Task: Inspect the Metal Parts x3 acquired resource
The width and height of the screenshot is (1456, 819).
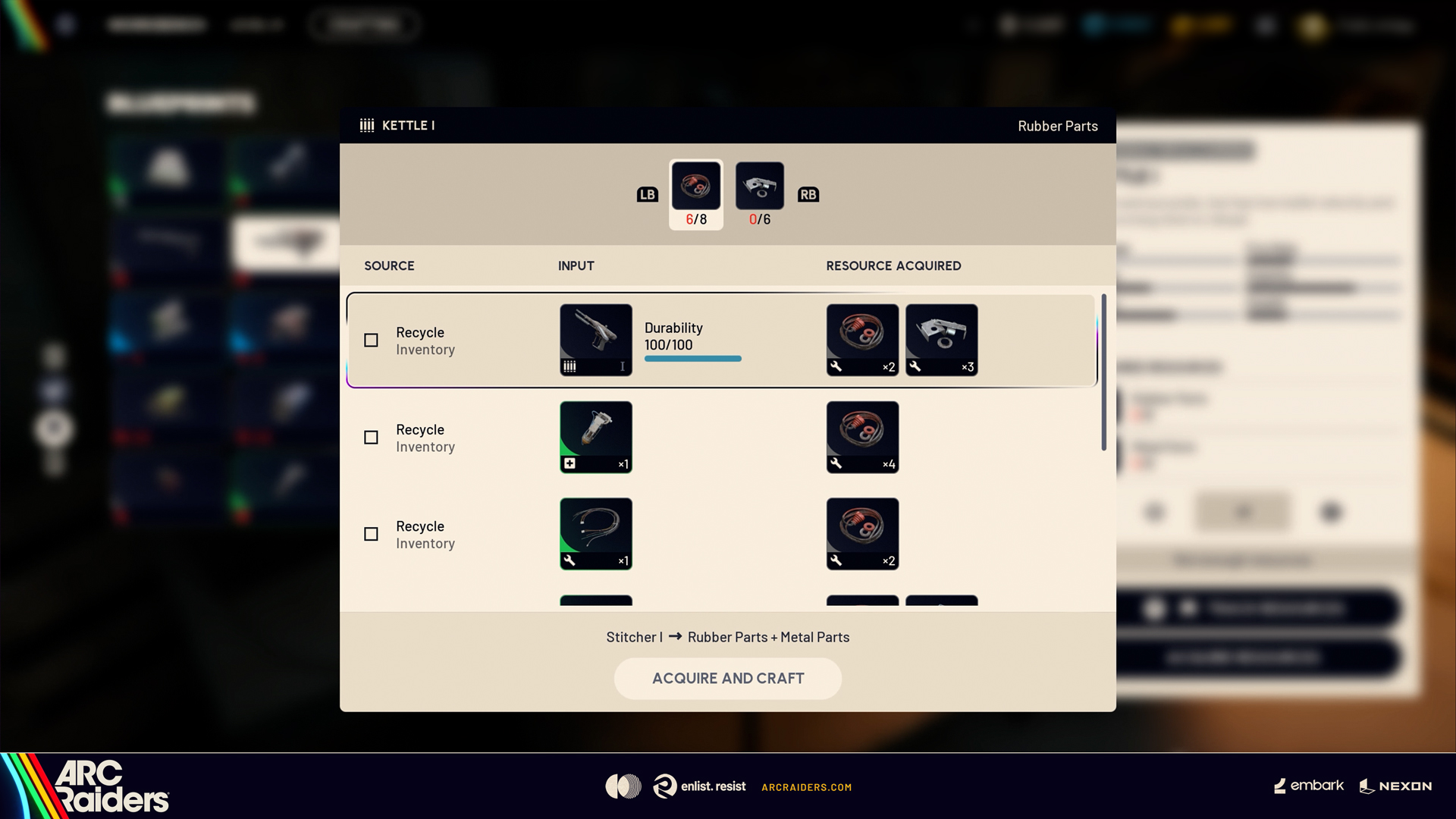Action: coord(941,340)
